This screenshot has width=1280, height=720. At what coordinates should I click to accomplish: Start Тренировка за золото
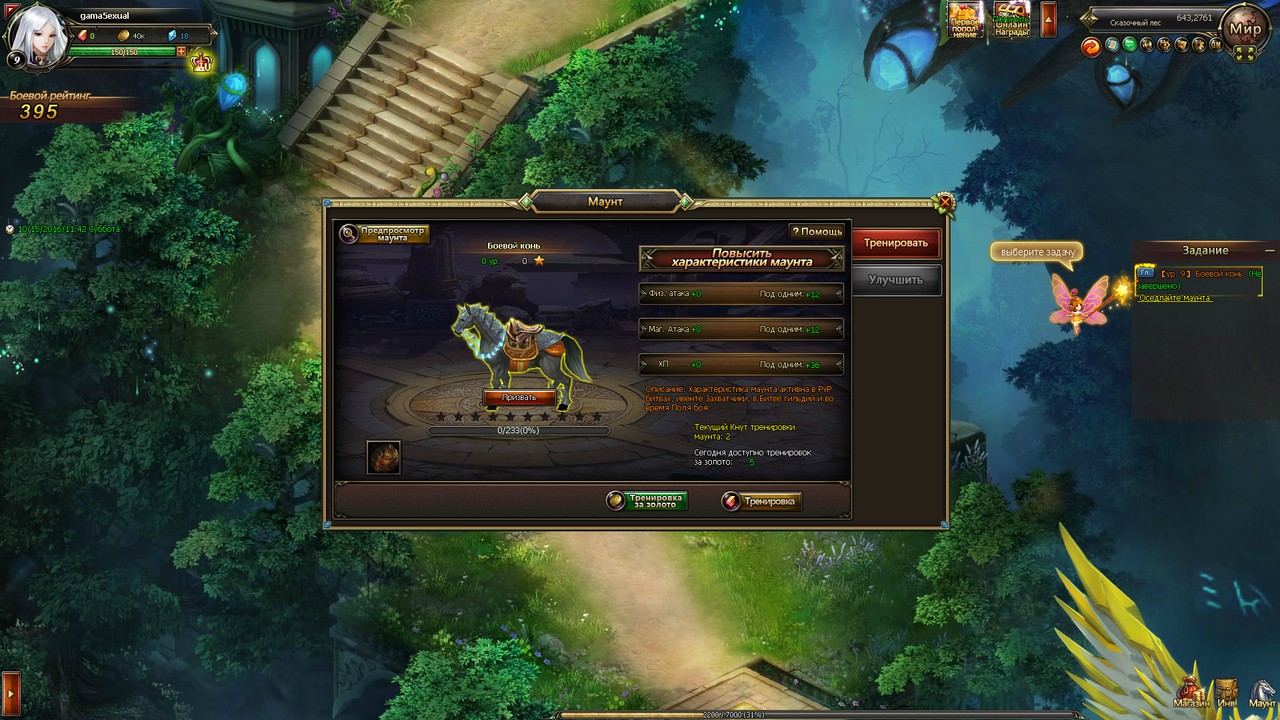point(647,501)
